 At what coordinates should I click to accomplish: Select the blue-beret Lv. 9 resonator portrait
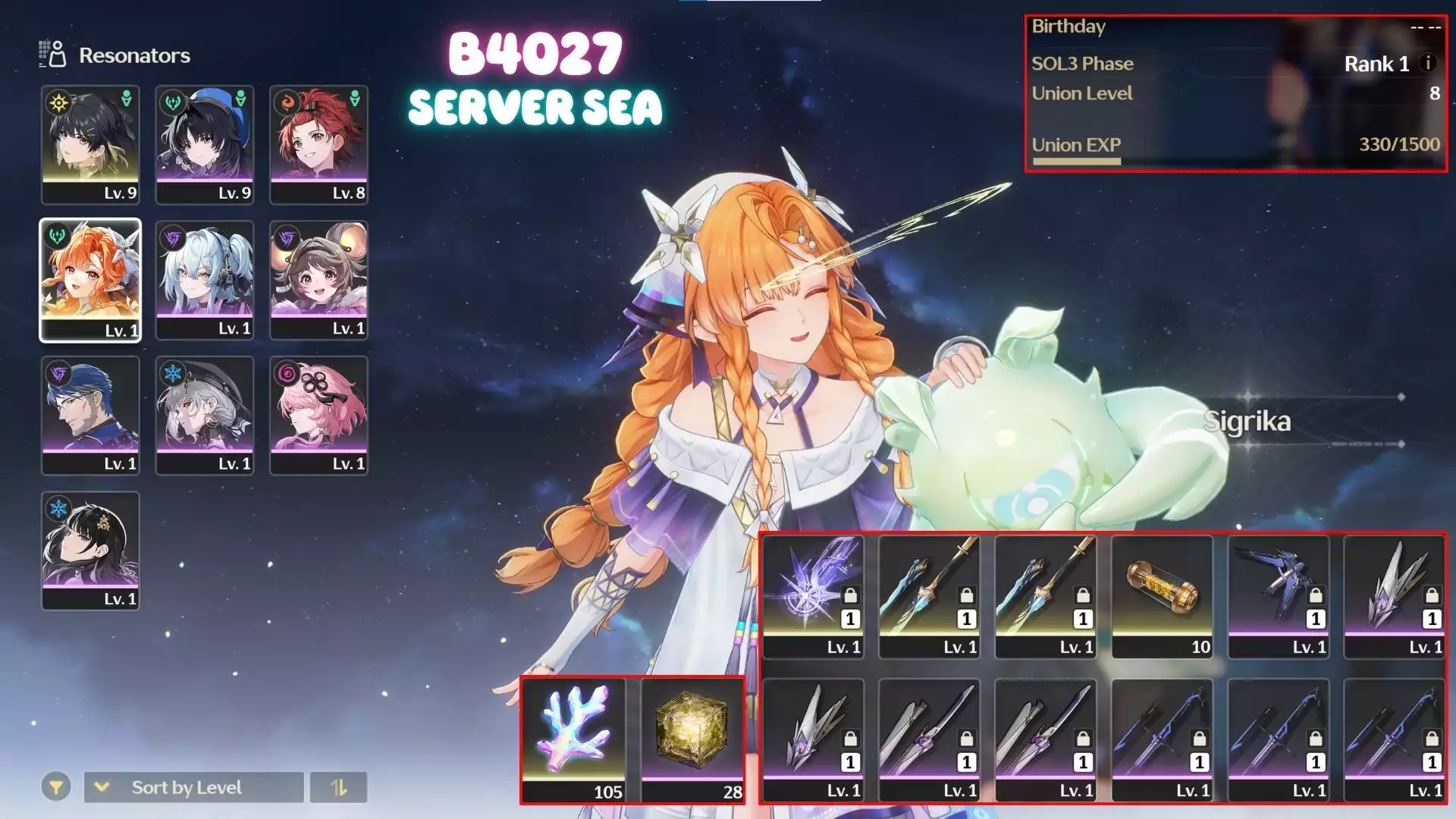tap(205, 144)
